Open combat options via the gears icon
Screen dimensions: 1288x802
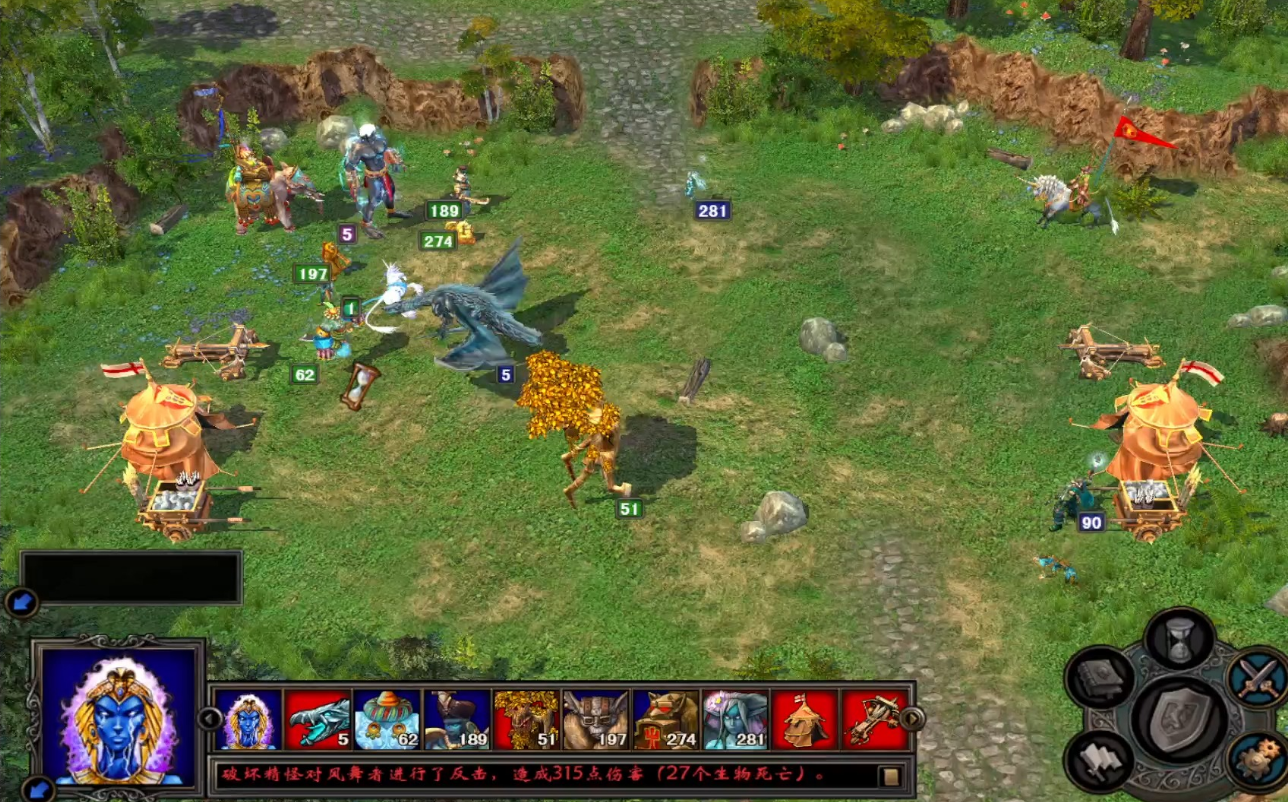click(x=1256, y=760)
